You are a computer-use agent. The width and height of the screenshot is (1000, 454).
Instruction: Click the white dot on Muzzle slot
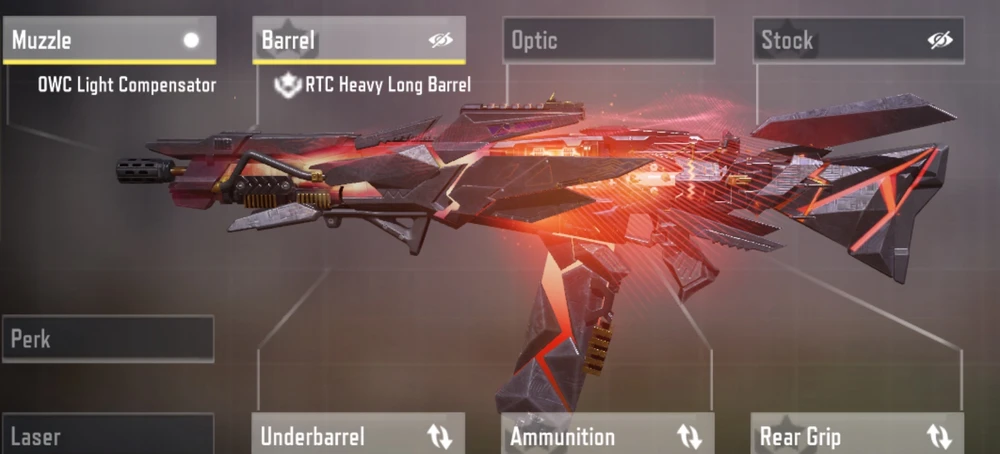point(191,41)
